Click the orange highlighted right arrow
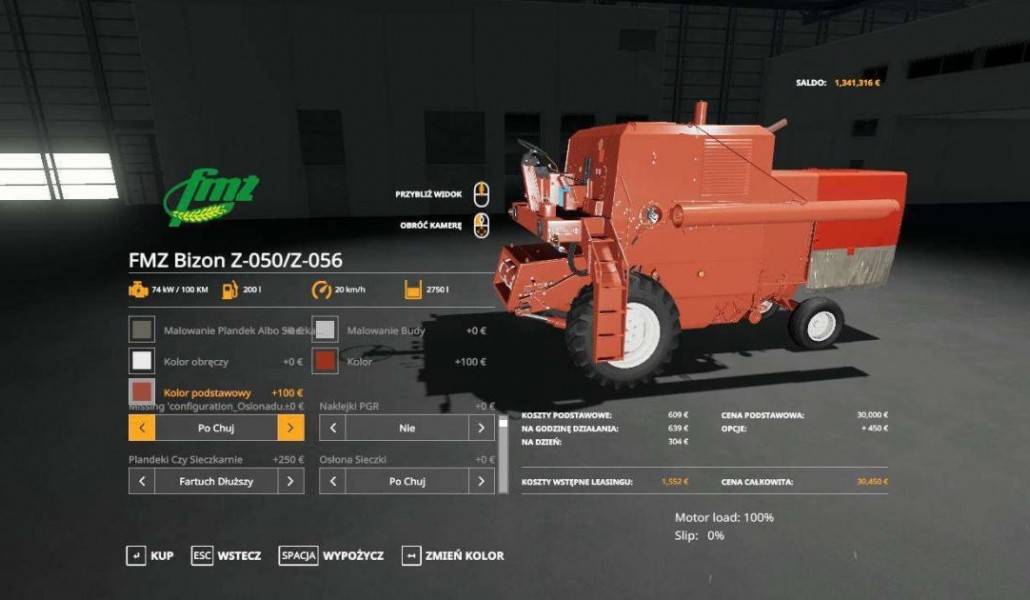Viewport: 1030px width, 600px height. (291, 428)
